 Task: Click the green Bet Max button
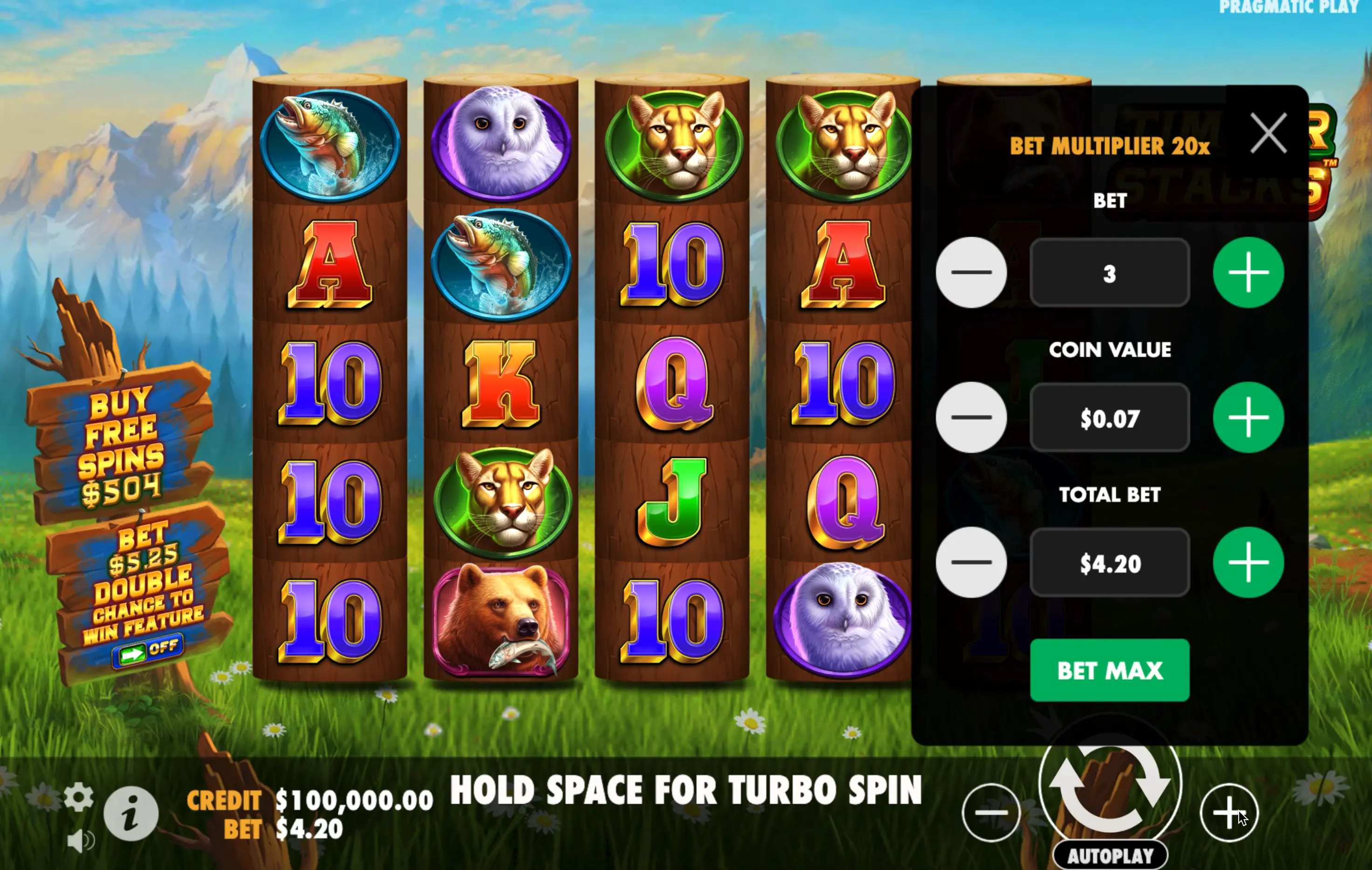(1109, 670)
